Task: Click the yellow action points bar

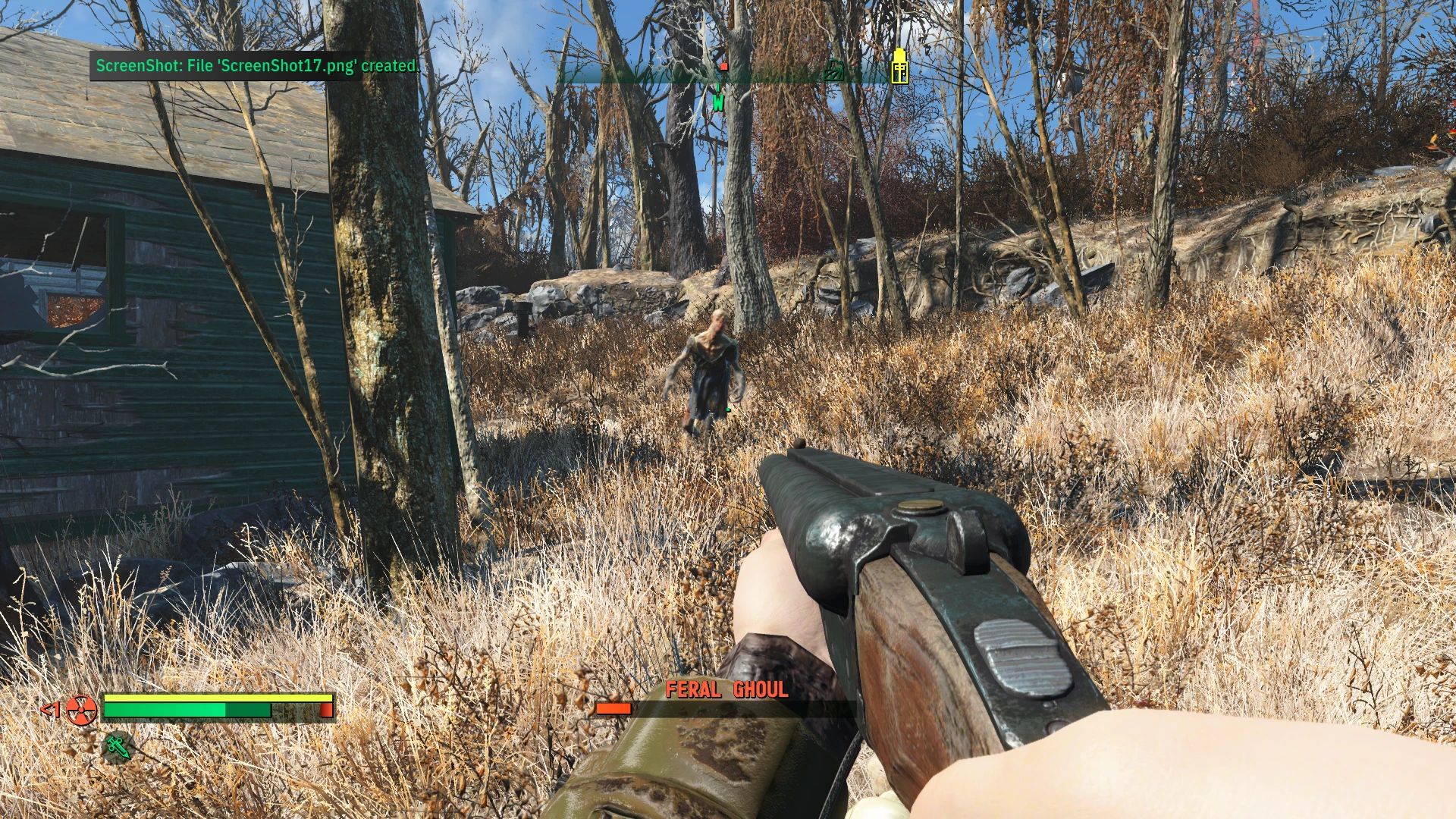Action: 220,699
